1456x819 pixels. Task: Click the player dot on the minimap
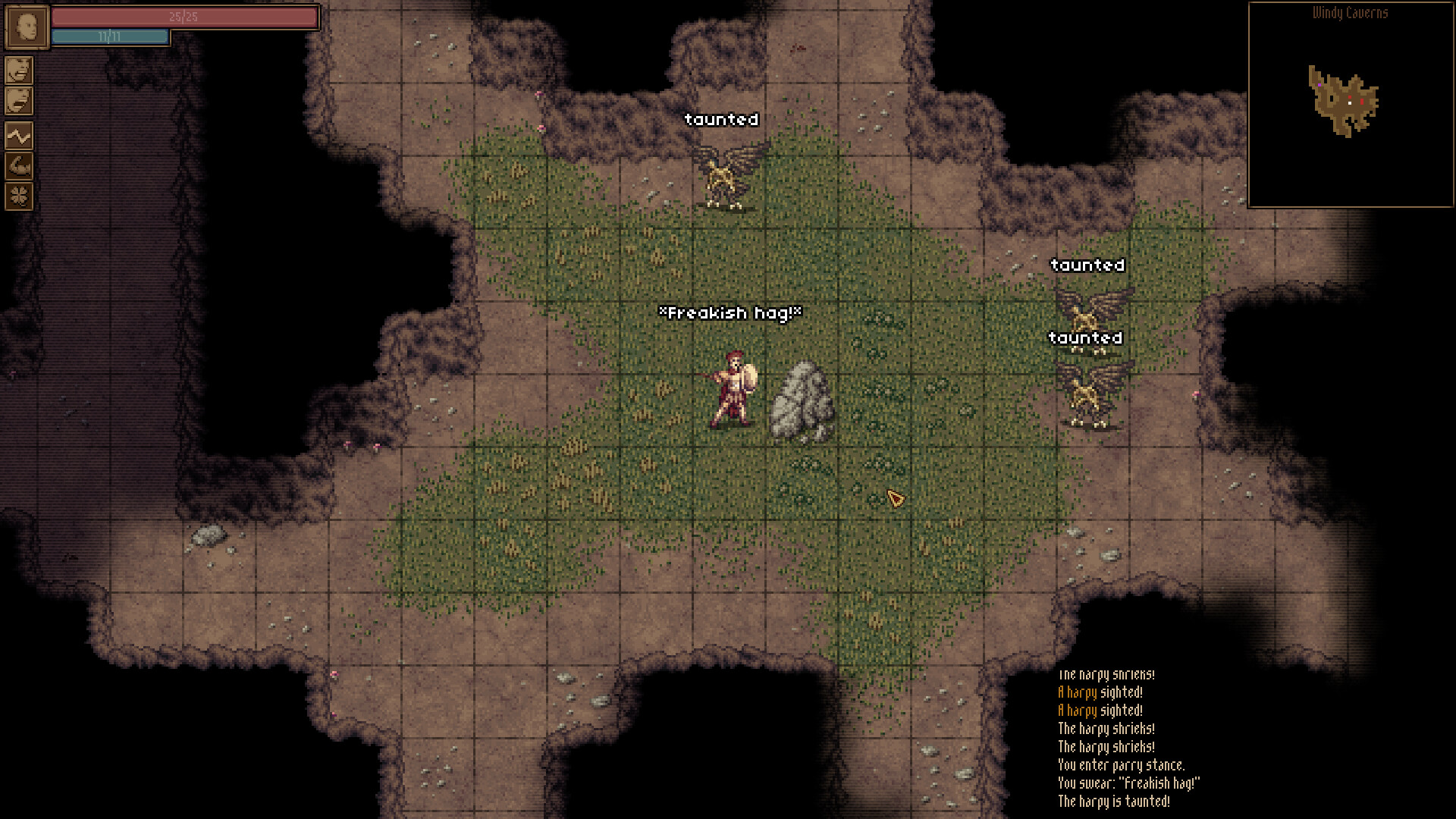pyautogui.click(x=1351, y=104)
